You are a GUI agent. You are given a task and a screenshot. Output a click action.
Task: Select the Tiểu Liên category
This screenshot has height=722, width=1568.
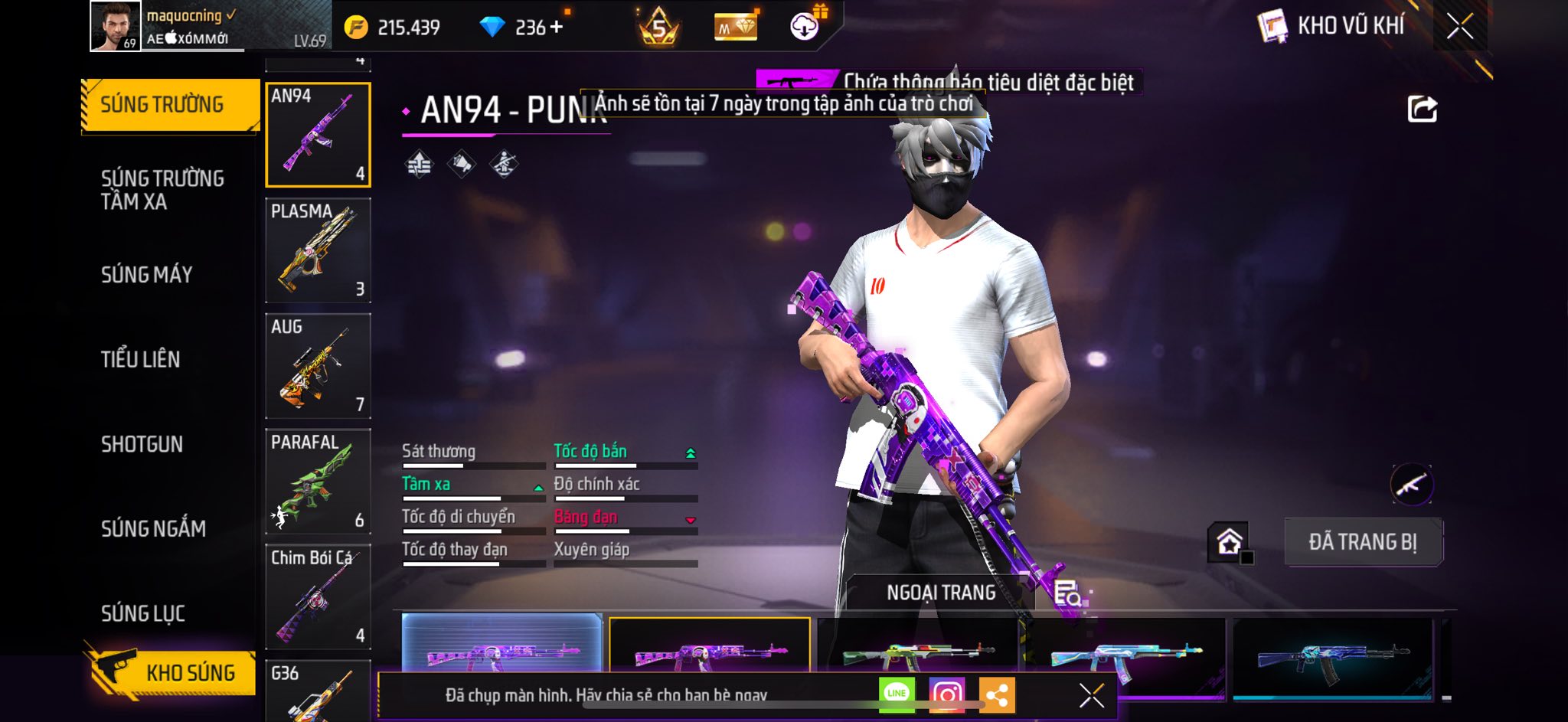140,359
